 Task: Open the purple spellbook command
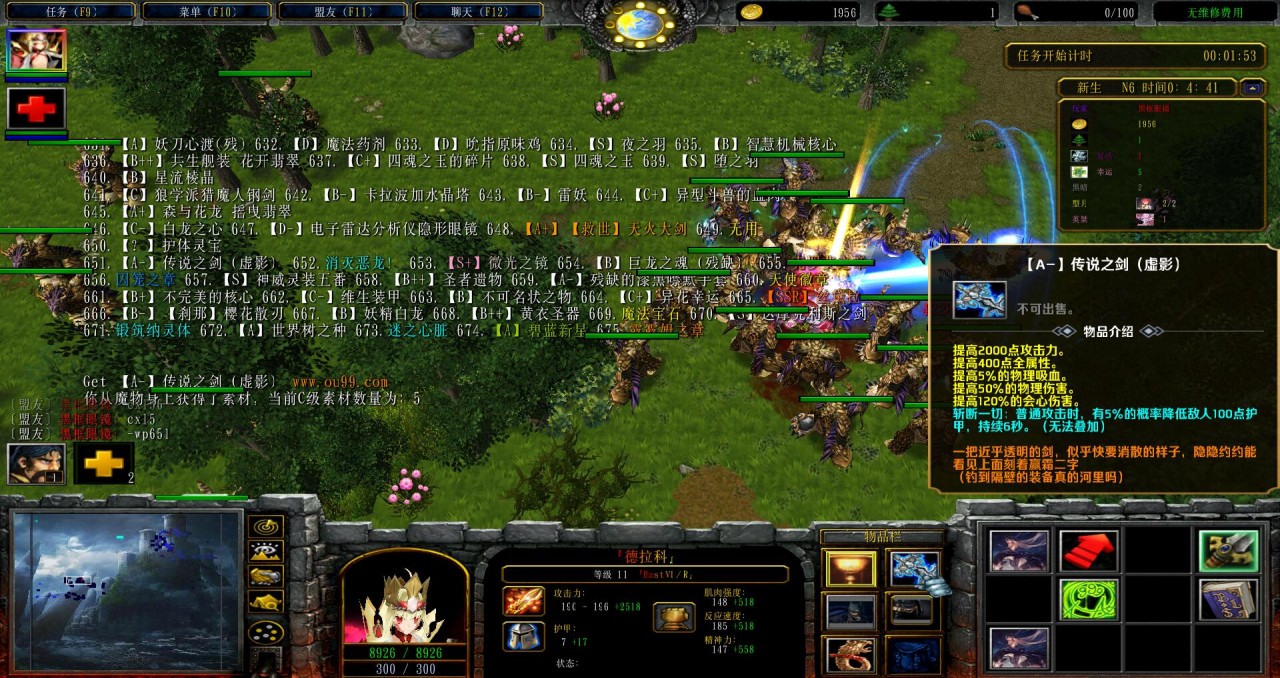point(1229,600)
